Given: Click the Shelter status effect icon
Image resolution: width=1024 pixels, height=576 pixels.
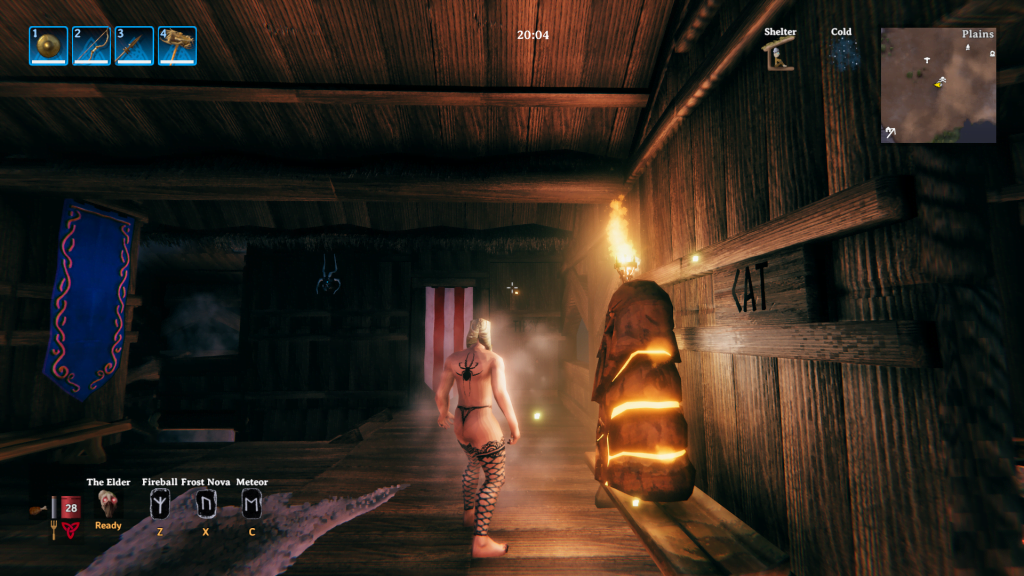Looking at the screenshot, I should [780, 55].
